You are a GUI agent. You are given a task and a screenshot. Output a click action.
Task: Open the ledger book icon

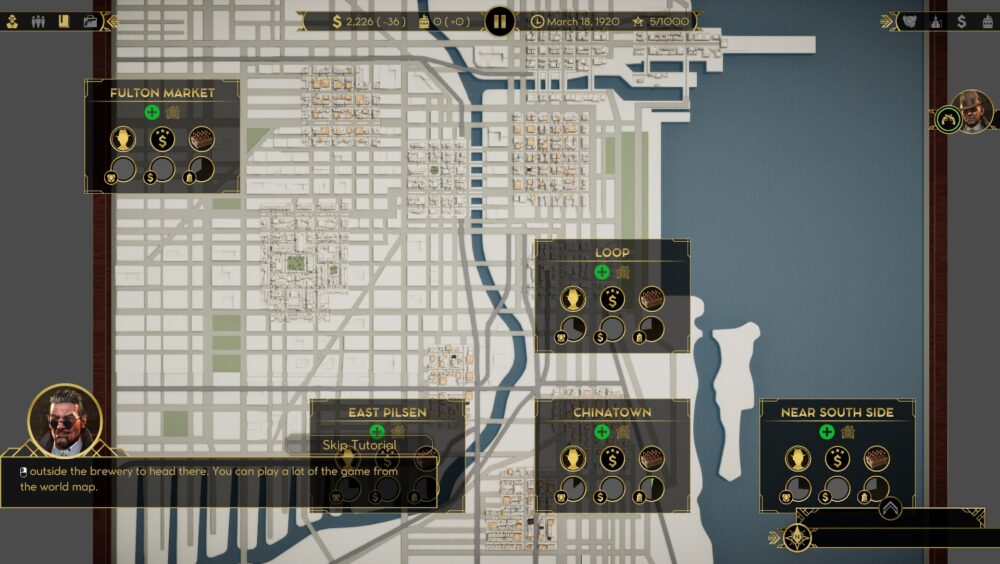click(x=64, y=20)
